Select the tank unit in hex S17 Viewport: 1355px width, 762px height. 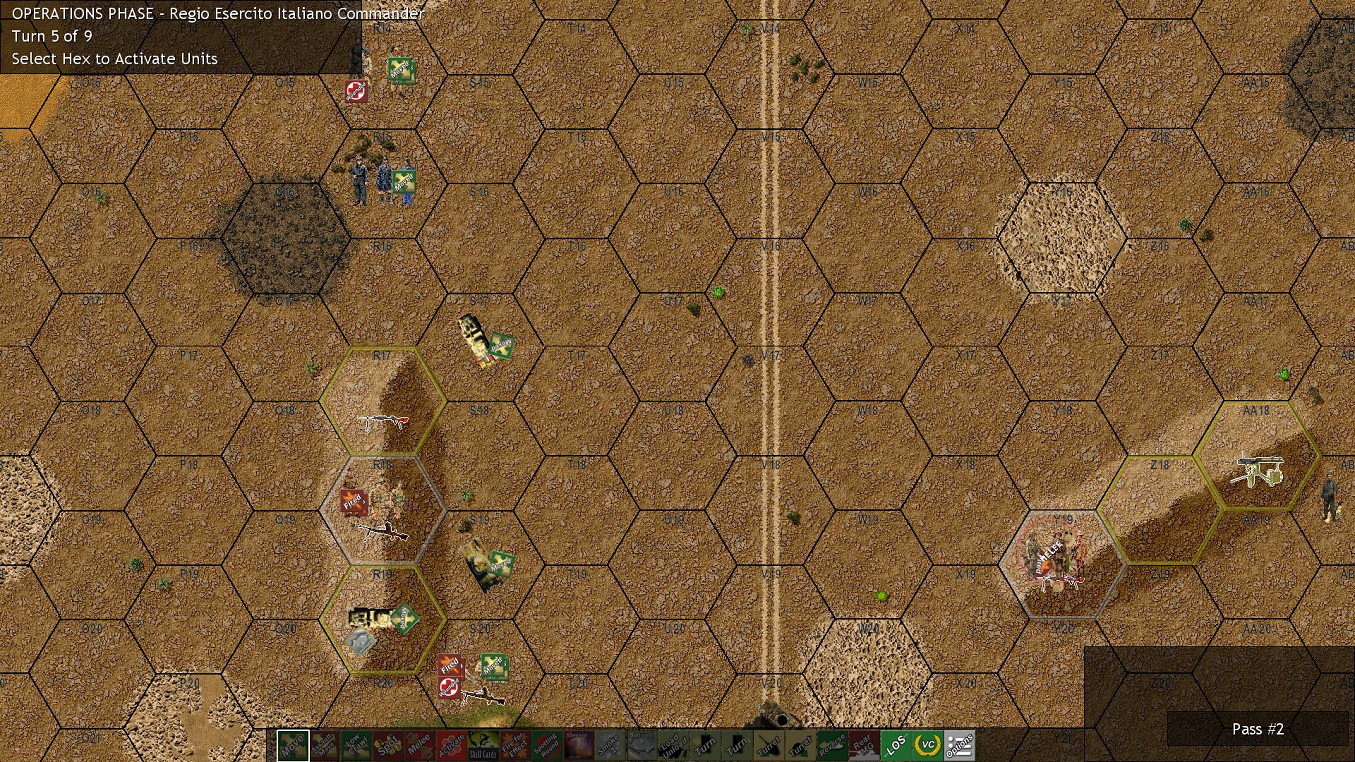click(x=475, y=340)
